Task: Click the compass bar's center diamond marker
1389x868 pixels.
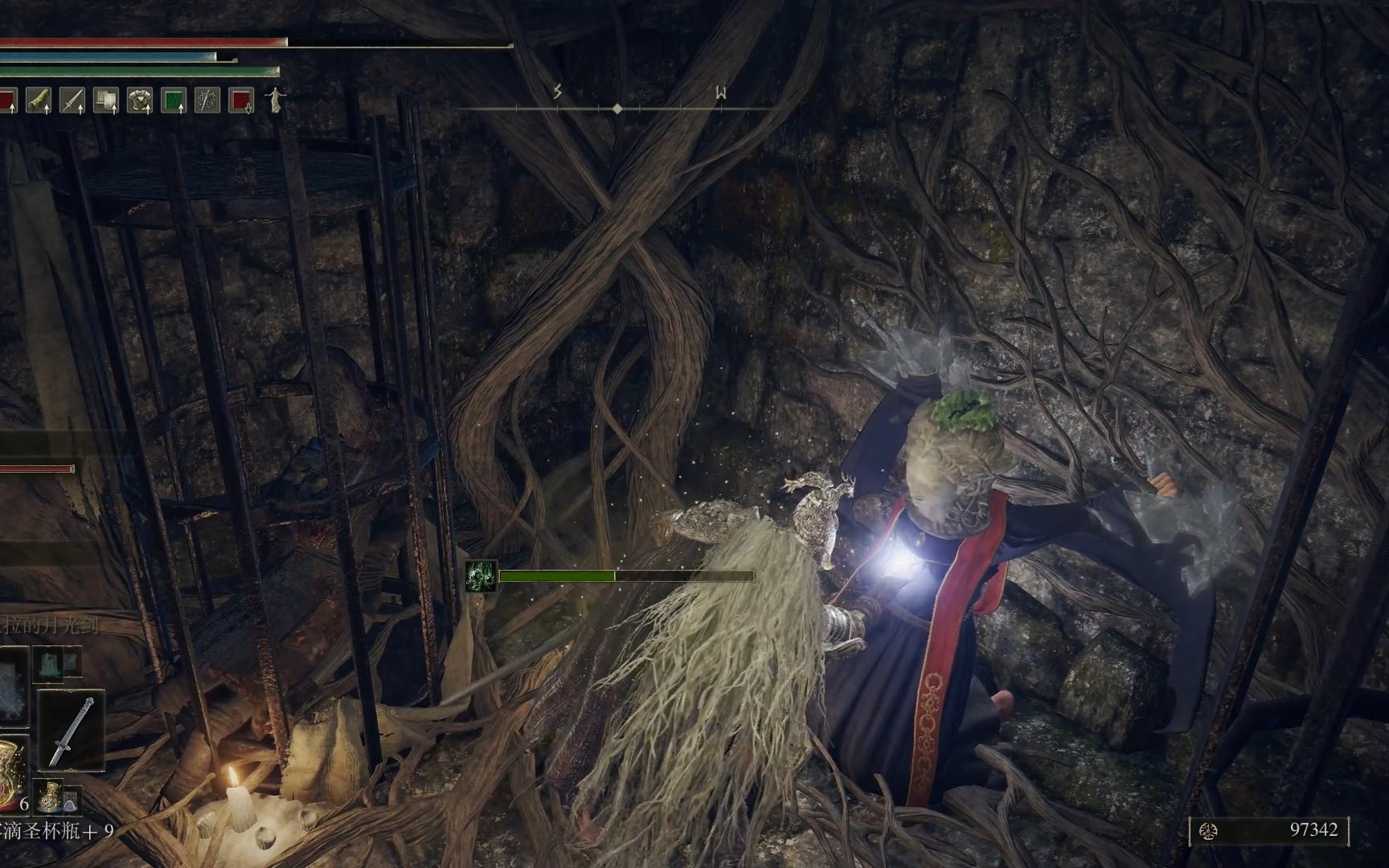Action: (617, 108)
